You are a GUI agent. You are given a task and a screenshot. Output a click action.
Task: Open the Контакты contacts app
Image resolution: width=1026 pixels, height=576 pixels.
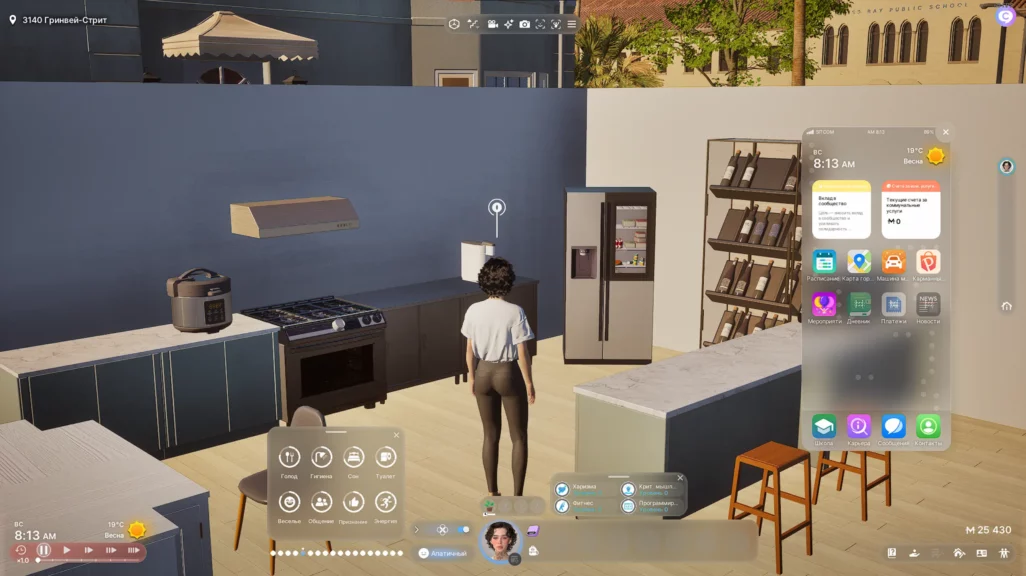tap(928, 426)
